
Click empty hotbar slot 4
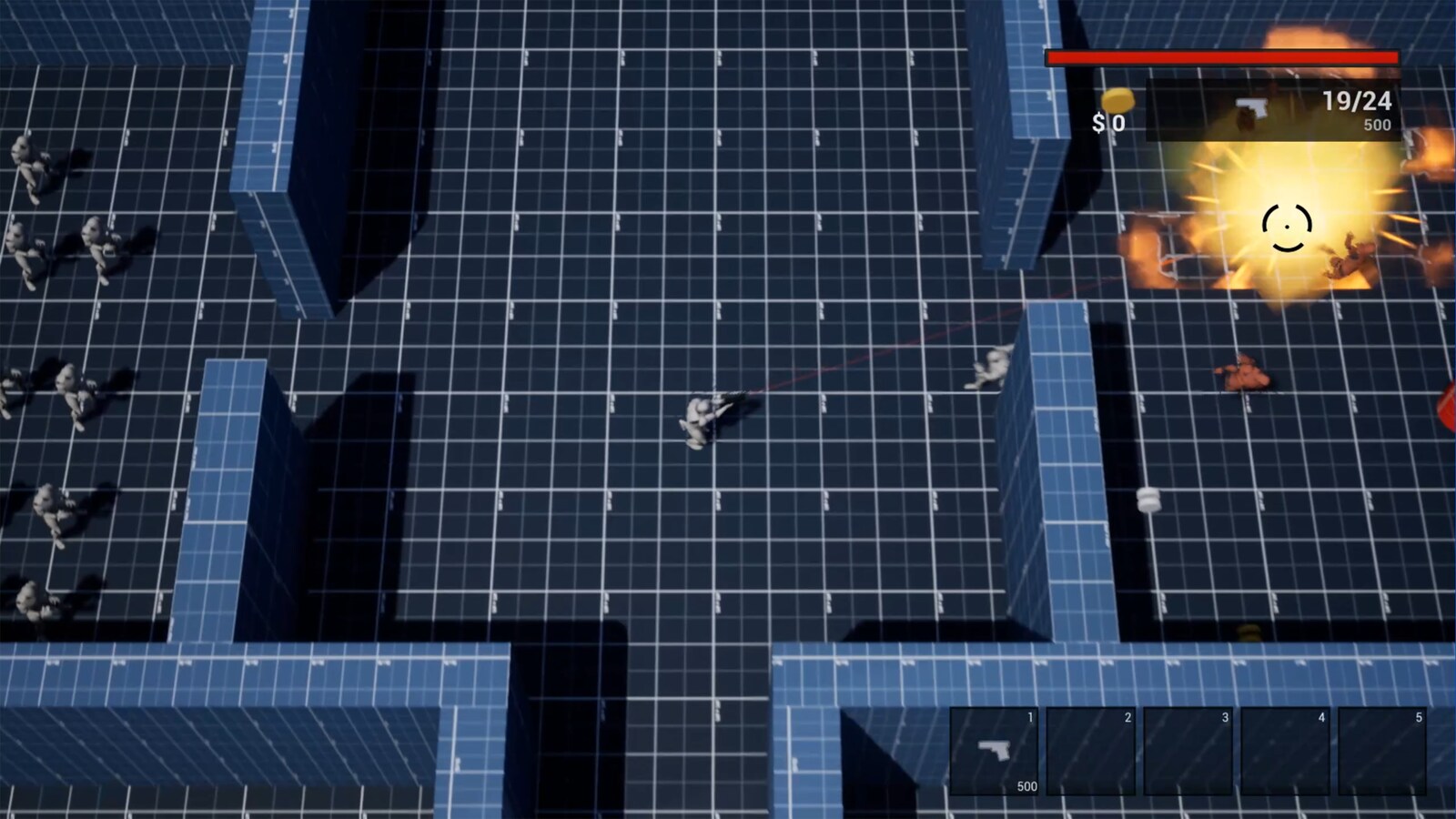tap(1285, 751)
